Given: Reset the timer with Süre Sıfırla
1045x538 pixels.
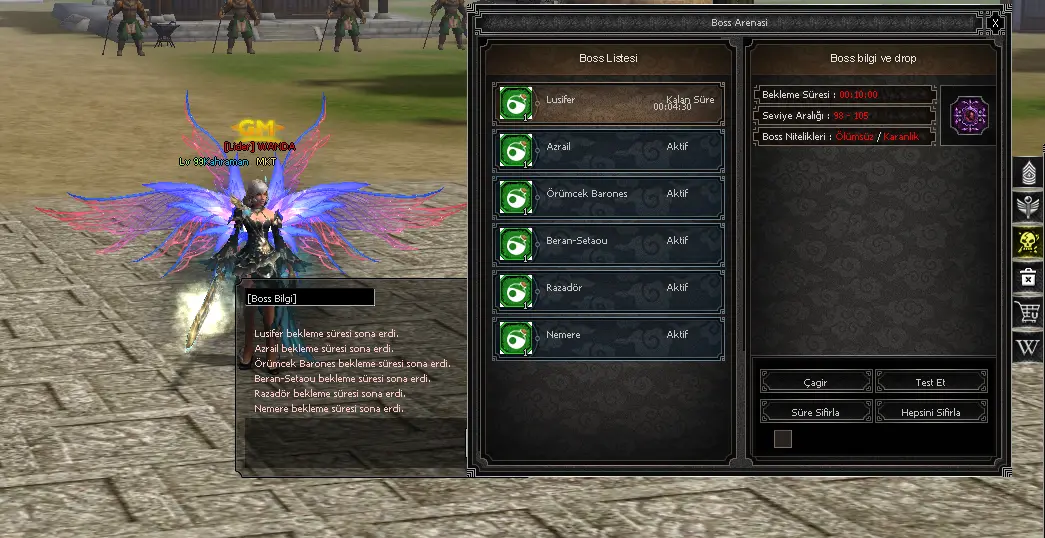Looking at the screenshot, I should click(816, 412).
